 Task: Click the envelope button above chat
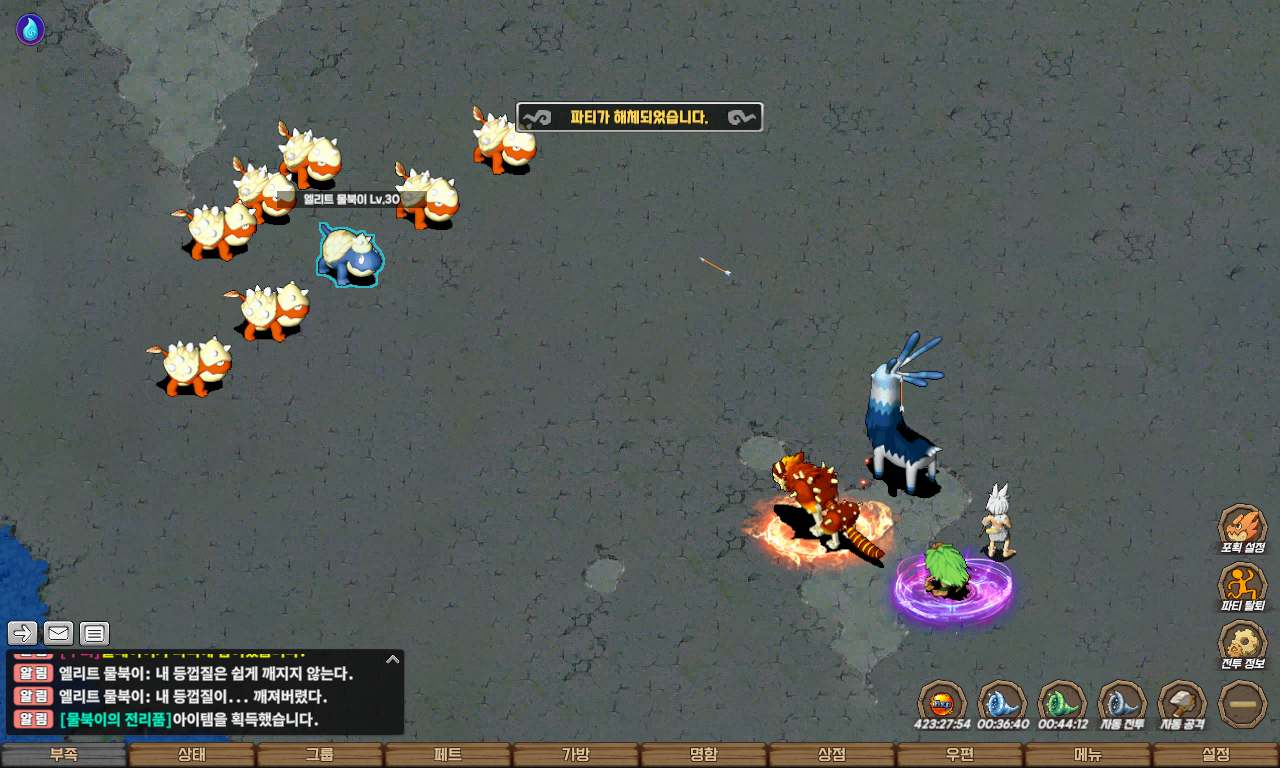click(x=59, y=633)
